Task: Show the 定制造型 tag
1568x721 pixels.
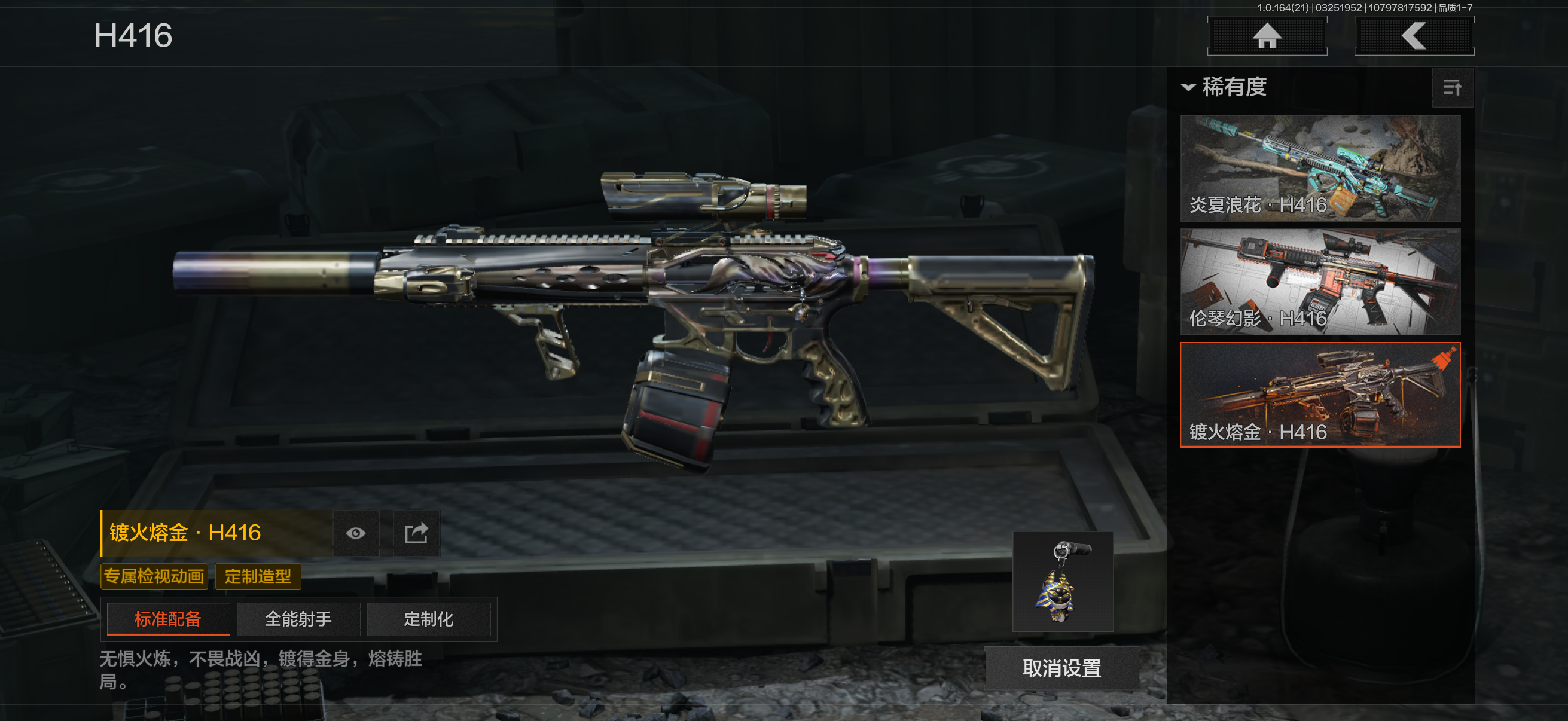Action: (258, 576)
